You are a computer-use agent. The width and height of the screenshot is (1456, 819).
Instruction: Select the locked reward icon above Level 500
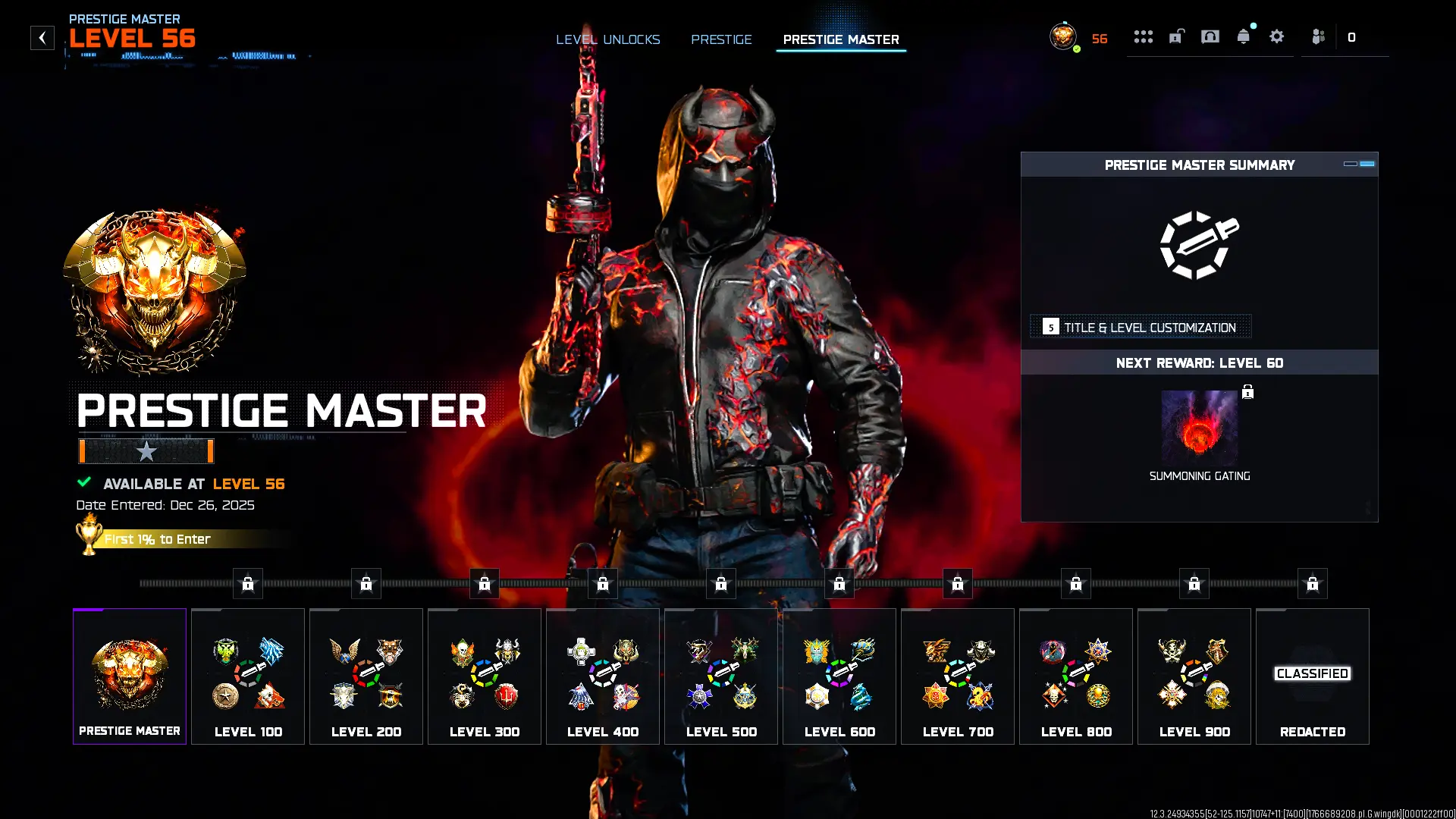(x=722, y=583)
